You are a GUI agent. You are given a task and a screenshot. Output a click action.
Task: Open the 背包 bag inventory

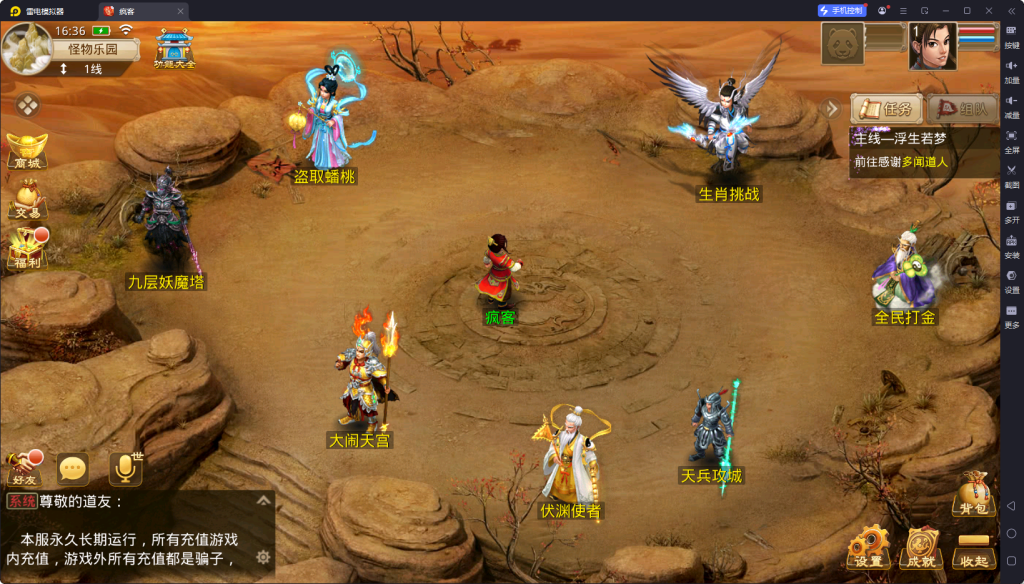coord(973,494)
